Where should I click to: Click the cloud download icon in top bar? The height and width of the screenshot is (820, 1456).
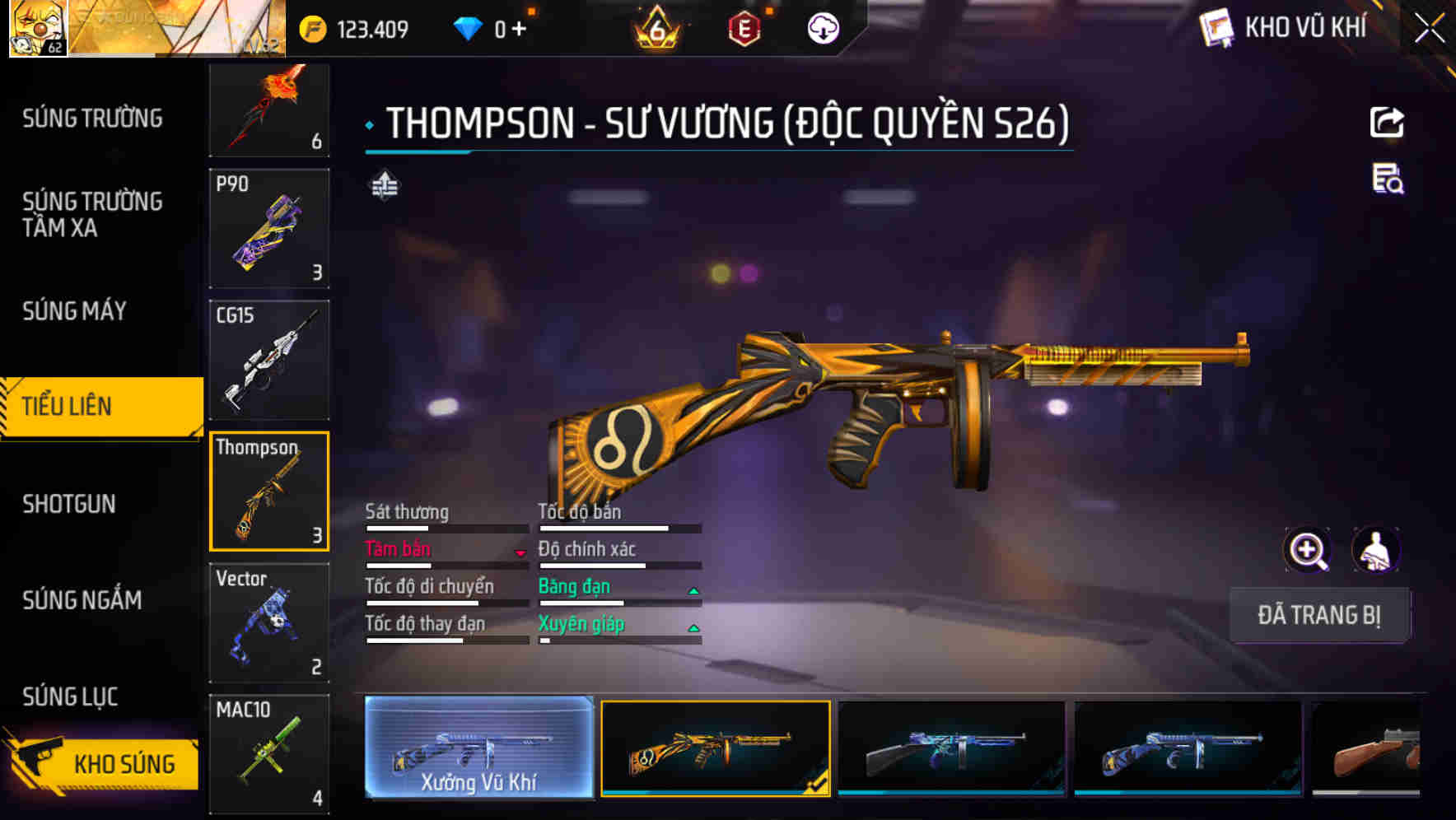[x=821, y=27]
